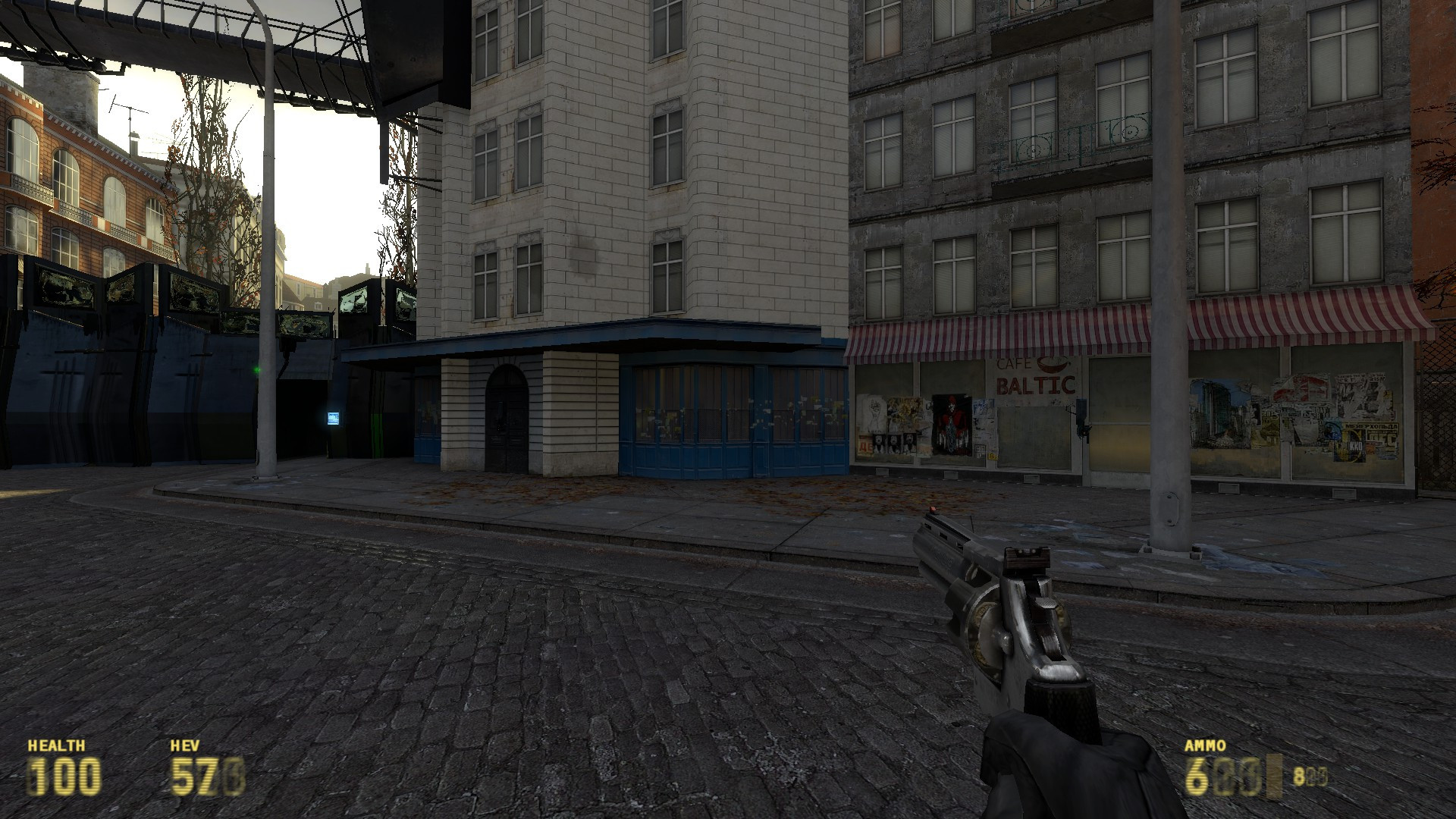Click the BALTIC text on the cafe sign
1456x819 pixels.
tap(1034, 385)
